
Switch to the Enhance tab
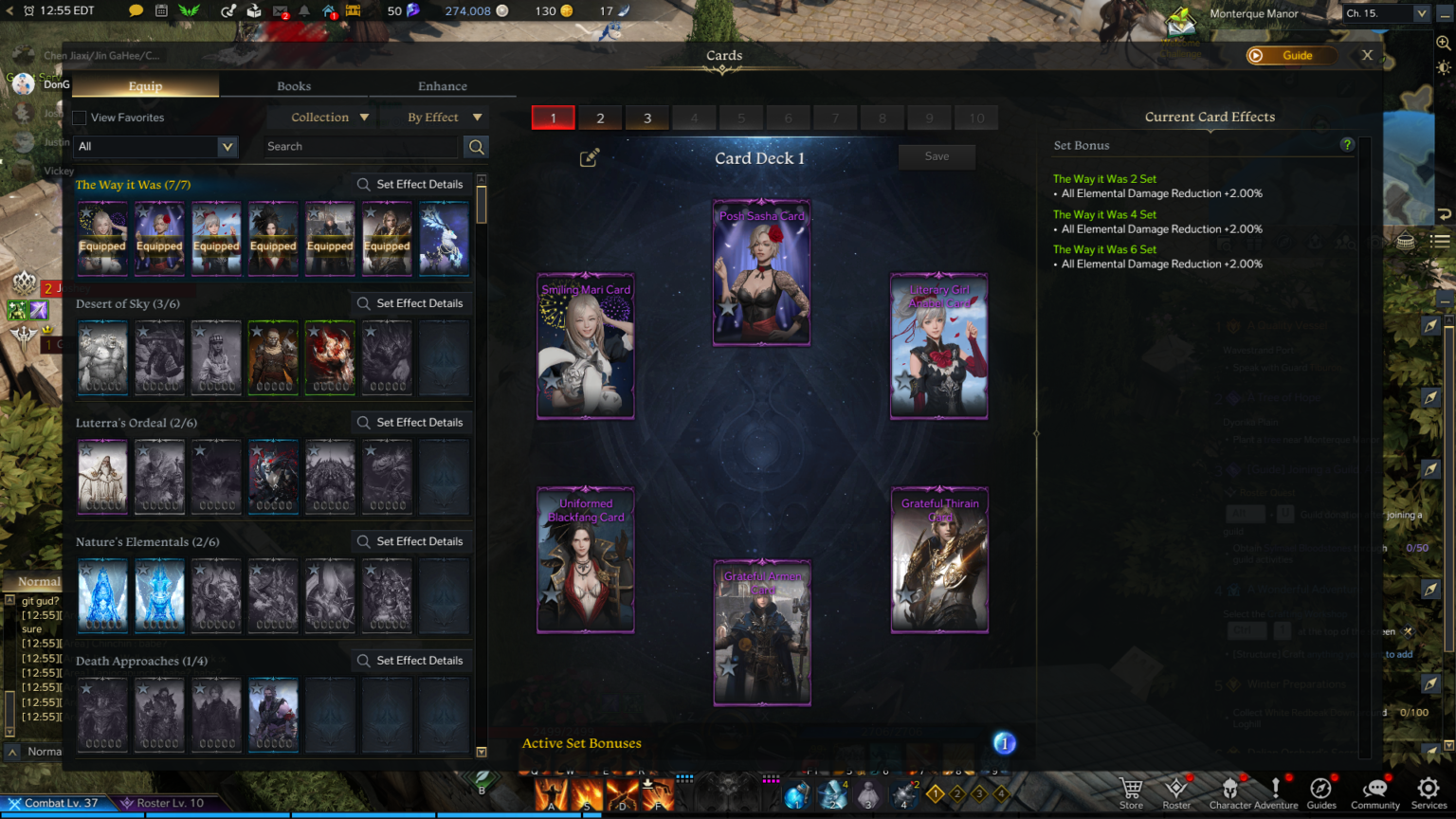pyautogui.click(x=442, y=85)
